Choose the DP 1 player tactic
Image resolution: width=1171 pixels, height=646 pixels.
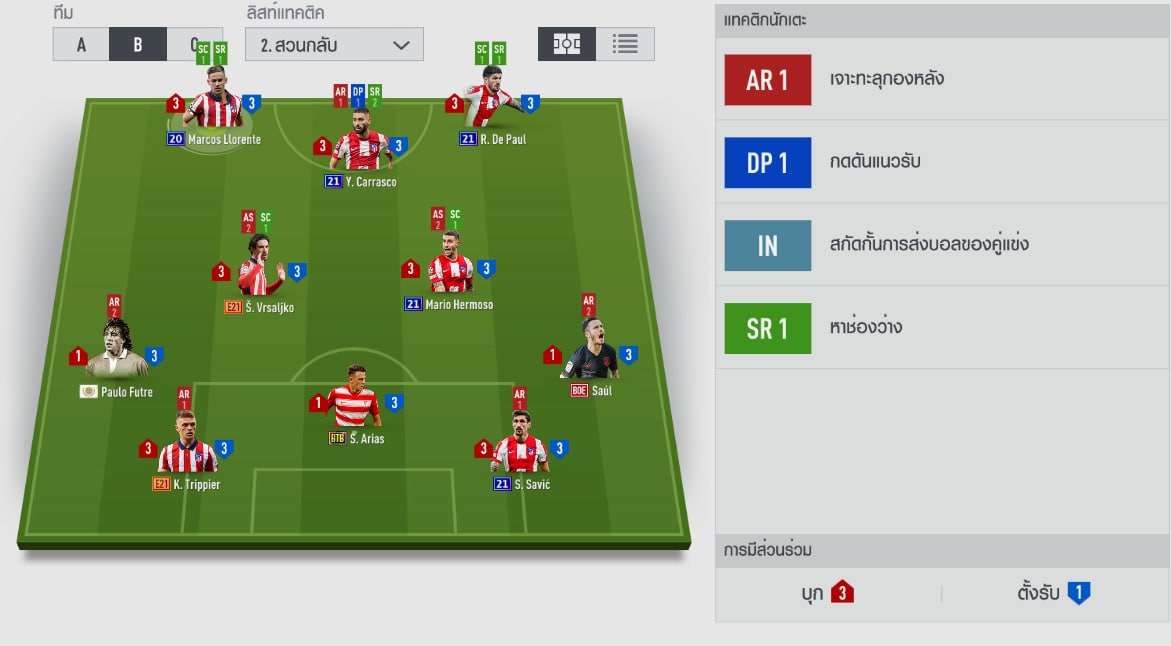[x=768, y=163]
